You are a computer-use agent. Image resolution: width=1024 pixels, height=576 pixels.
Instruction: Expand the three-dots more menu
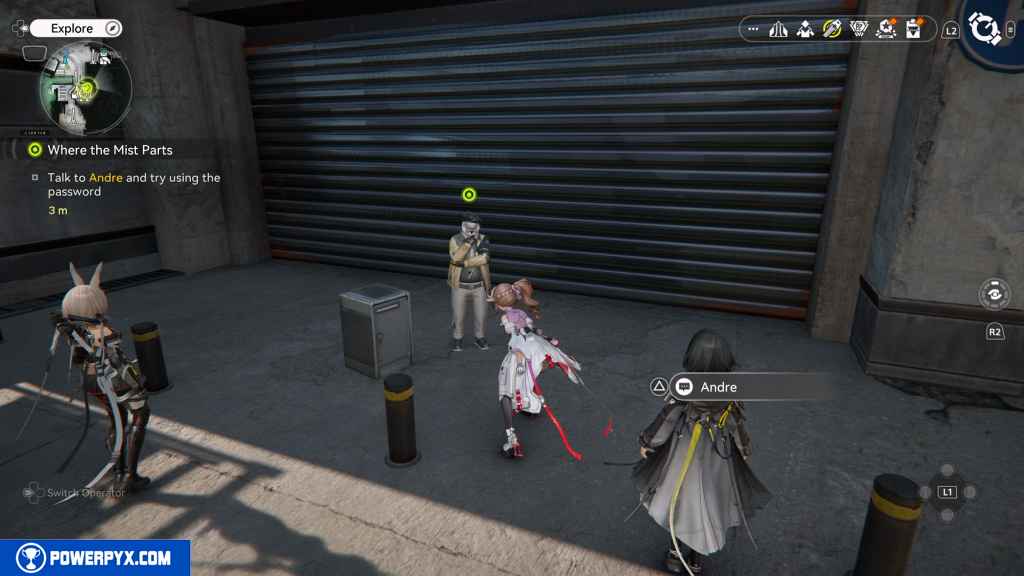(753, 29)
